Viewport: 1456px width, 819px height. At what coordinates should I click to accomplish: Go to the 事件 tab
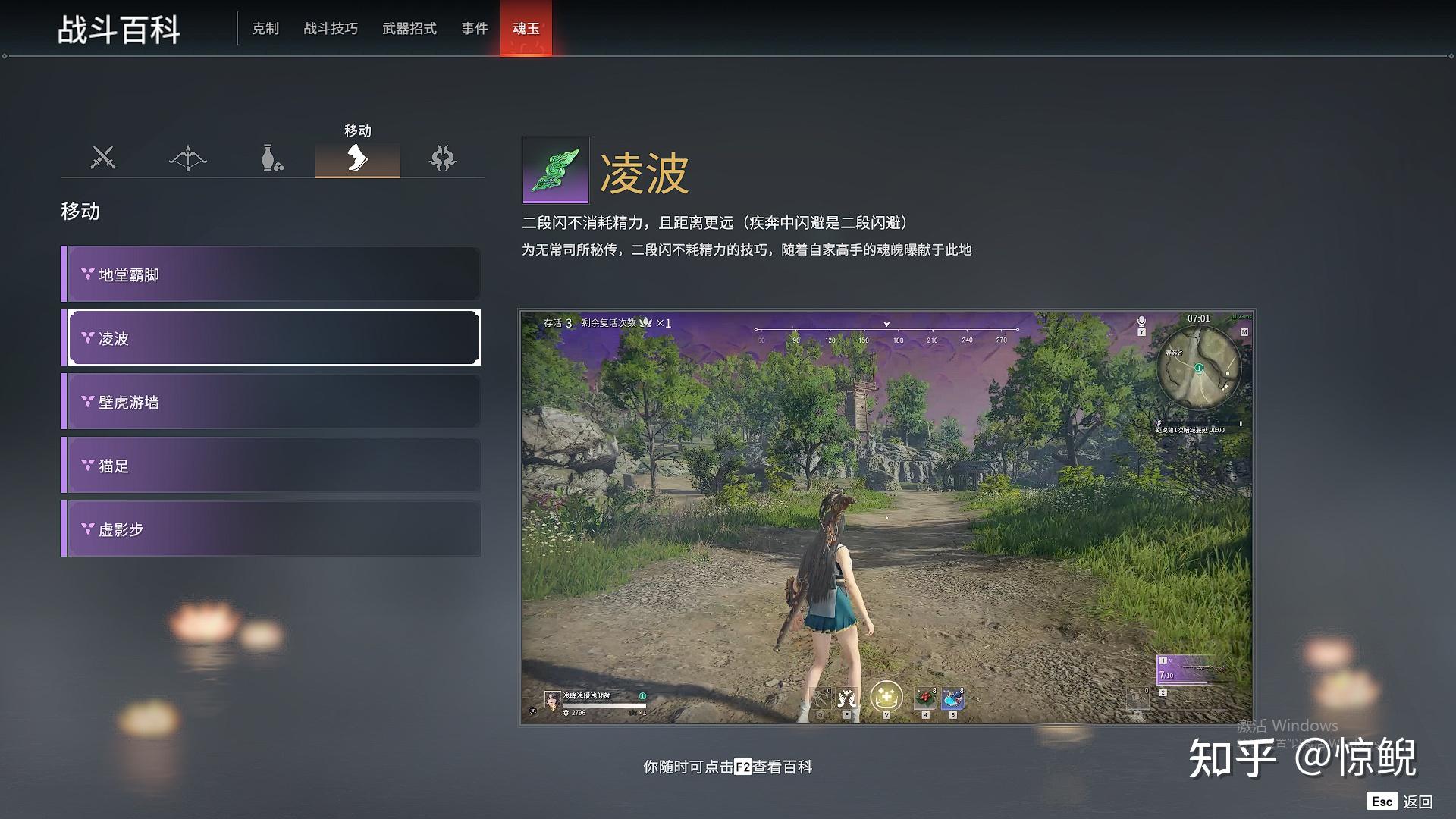tap(475, 29)
